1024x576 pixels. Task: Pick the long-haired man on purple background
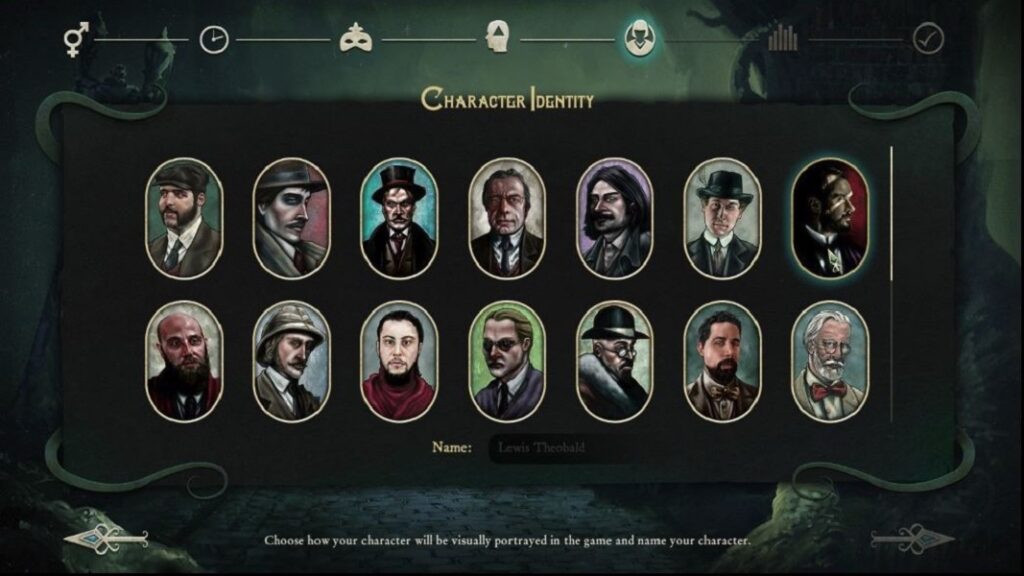click(614, 218)
